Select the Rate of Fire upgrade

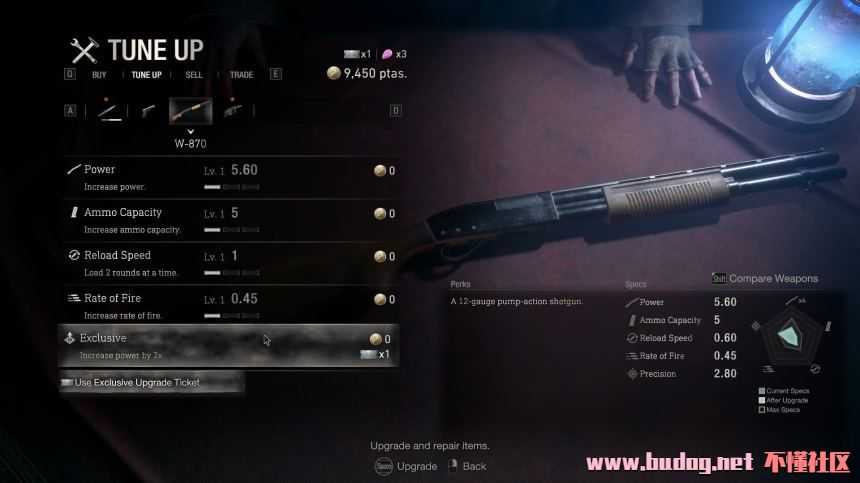click(230, 305)
